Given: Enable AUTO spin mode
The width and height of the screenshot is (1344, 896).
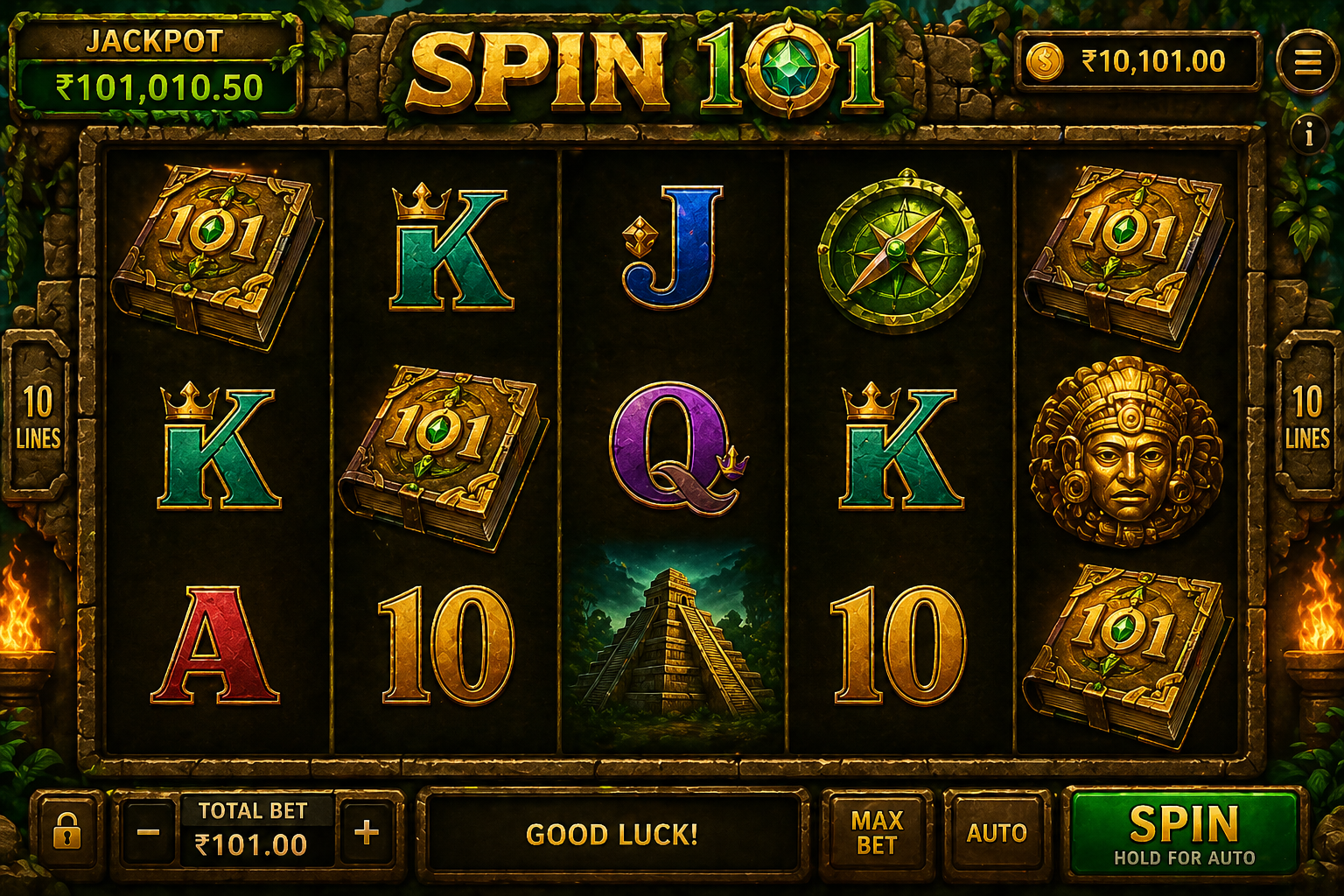Looking at the screenshot, I should [x=997, y=834].
